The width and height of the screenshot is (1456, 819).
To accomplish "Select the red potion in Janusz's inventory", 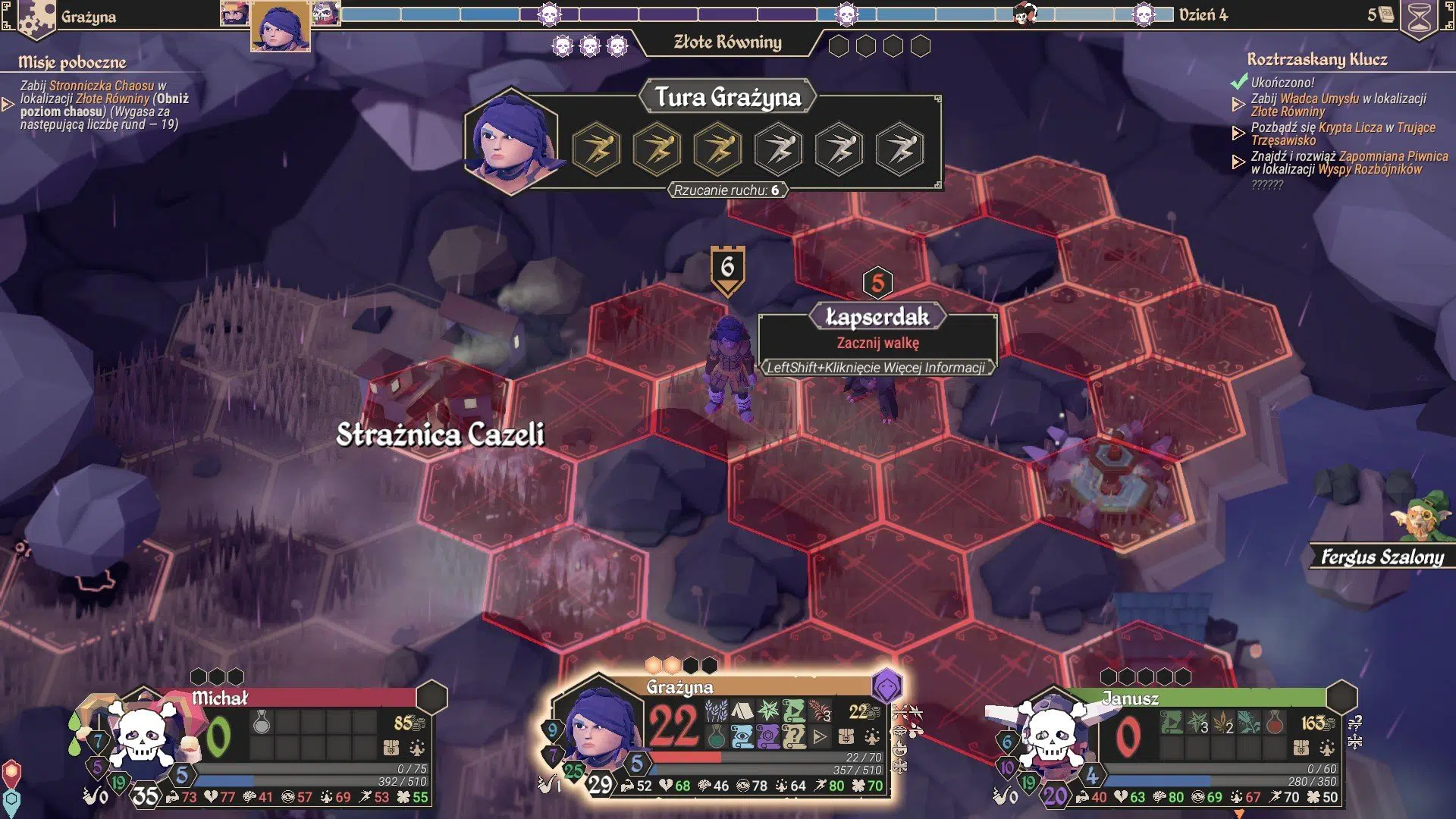I will click(x=1275, y=722).
